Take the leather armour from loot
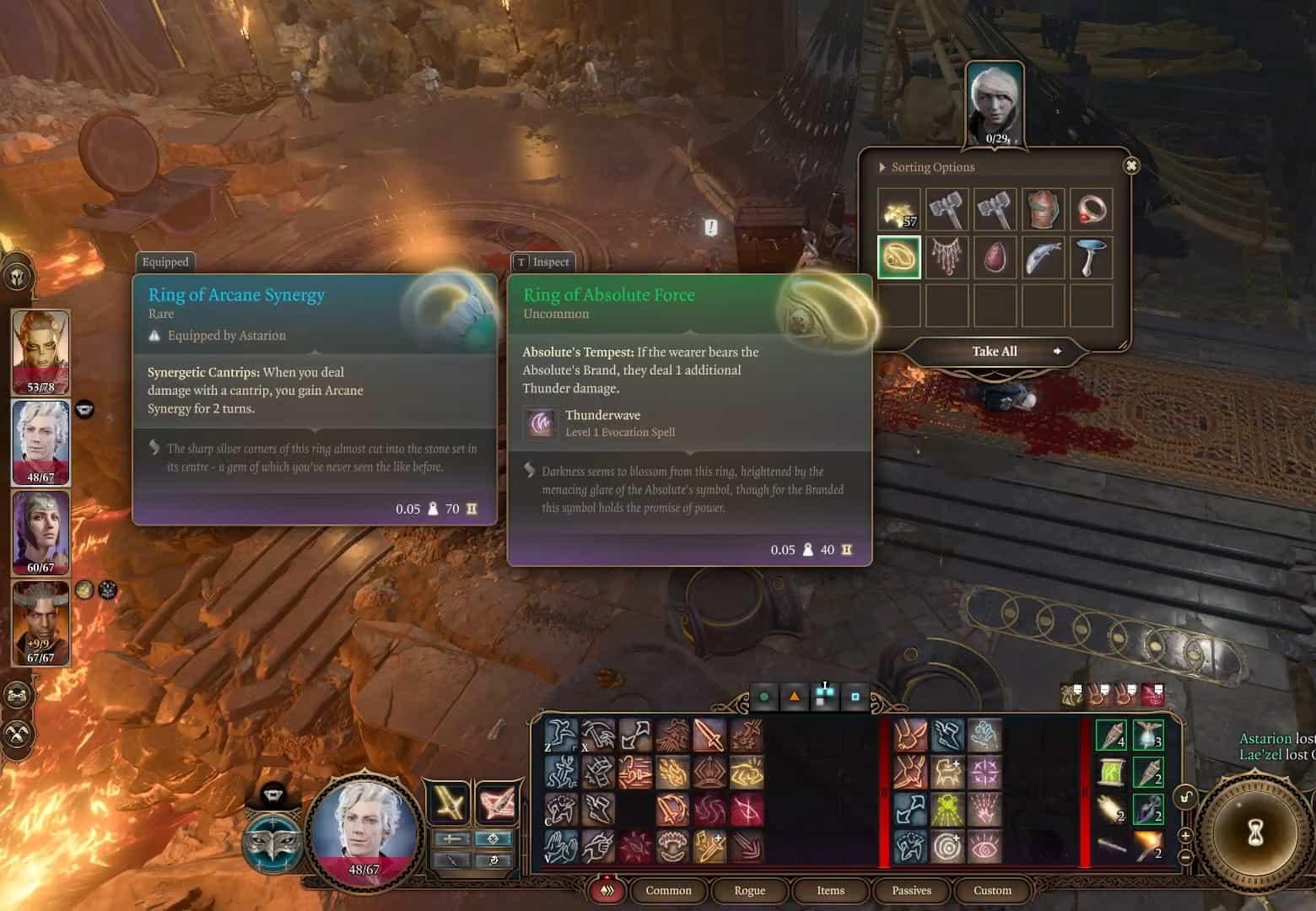The image size is (1316, 911). coord(1043,209)
